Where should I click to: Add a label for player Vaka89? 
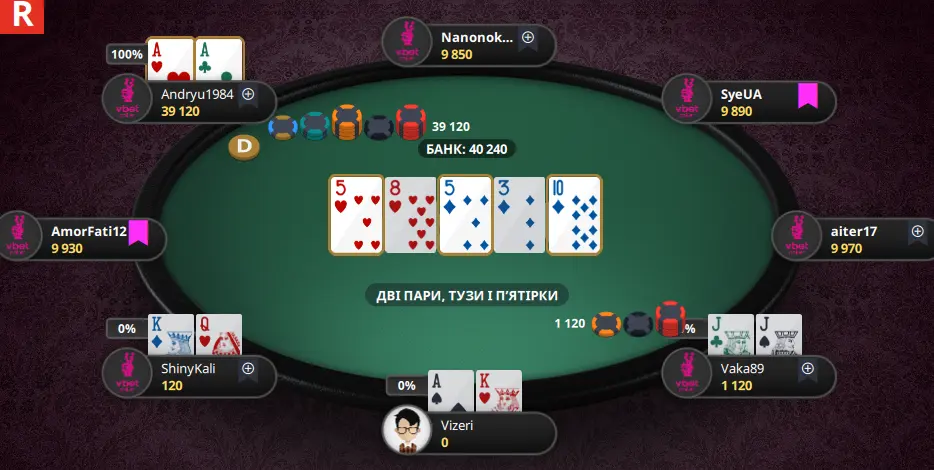coord(807,369)
